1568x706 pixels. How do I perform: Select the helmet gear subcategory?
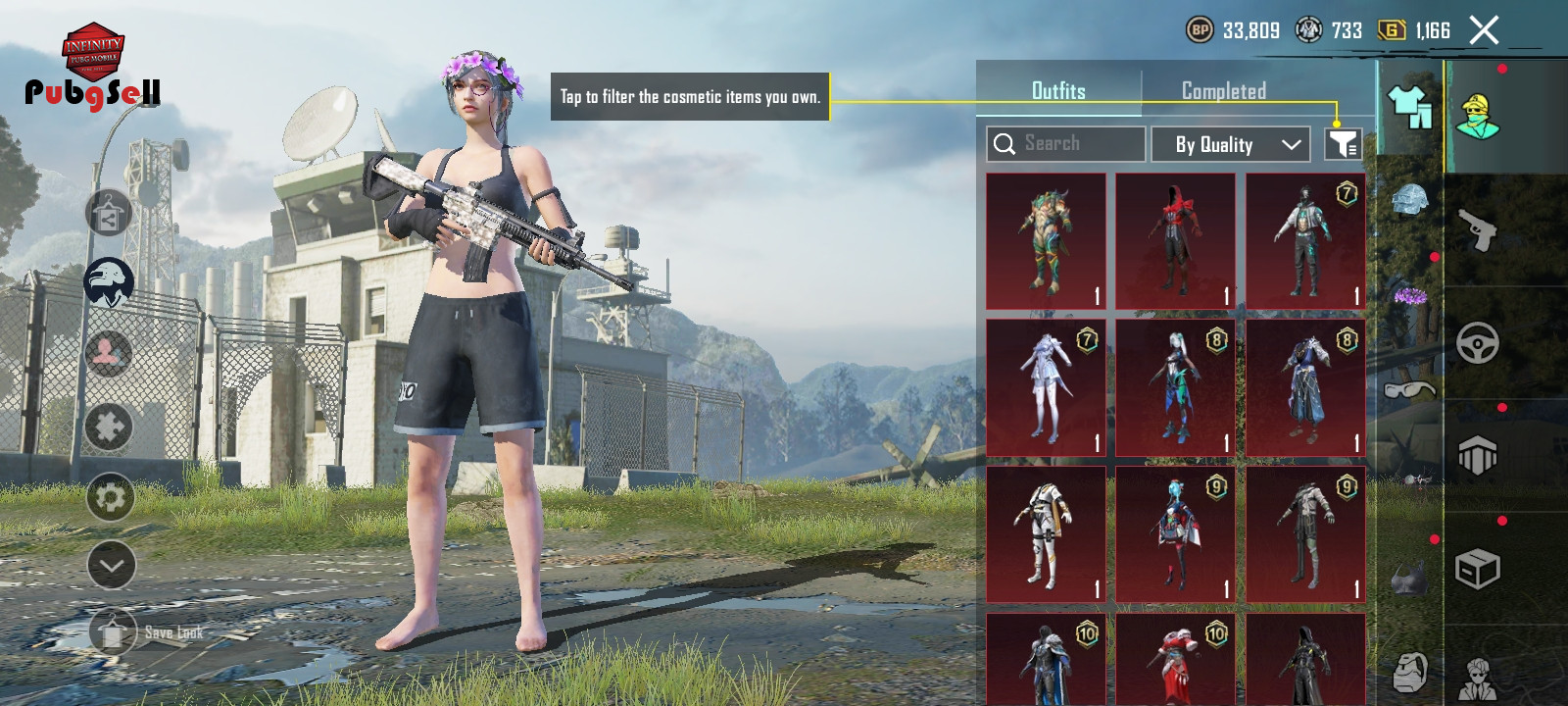(x=1410, y=202)
